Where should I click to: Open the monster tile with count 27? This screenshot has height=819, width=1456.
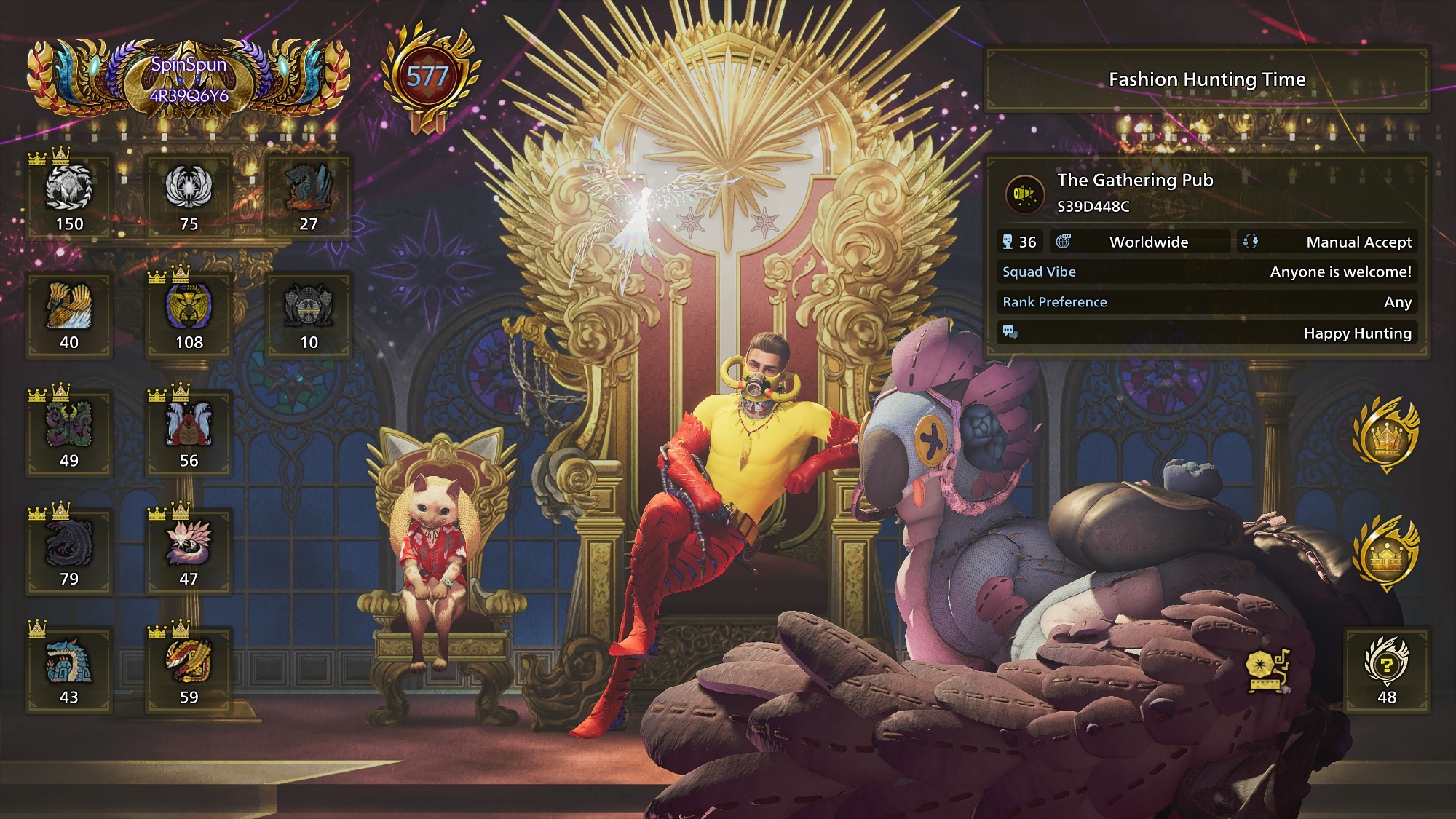tap(309, 196)
